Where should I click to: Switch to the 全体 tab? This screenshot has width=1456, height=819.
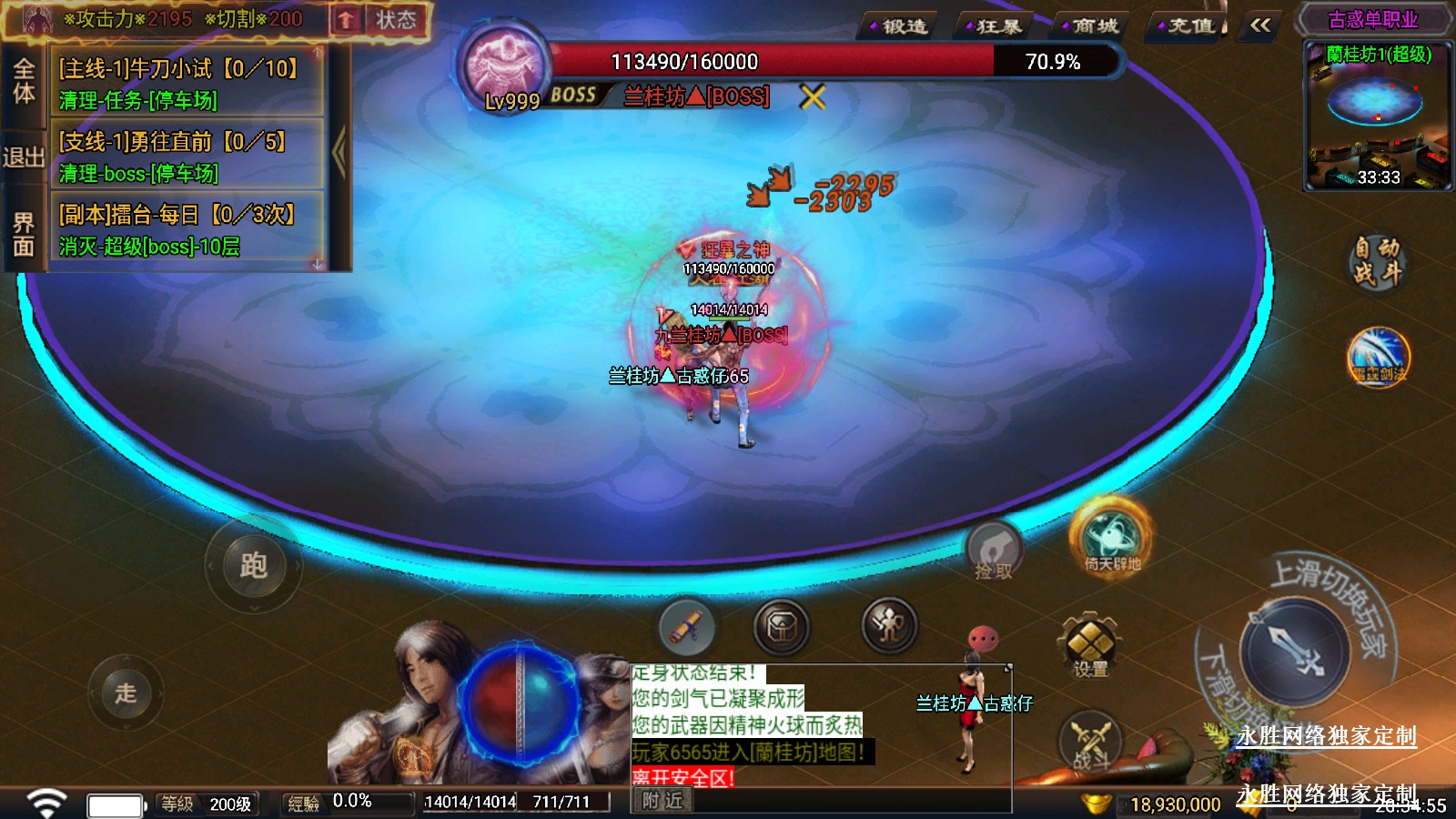point(23,81)
